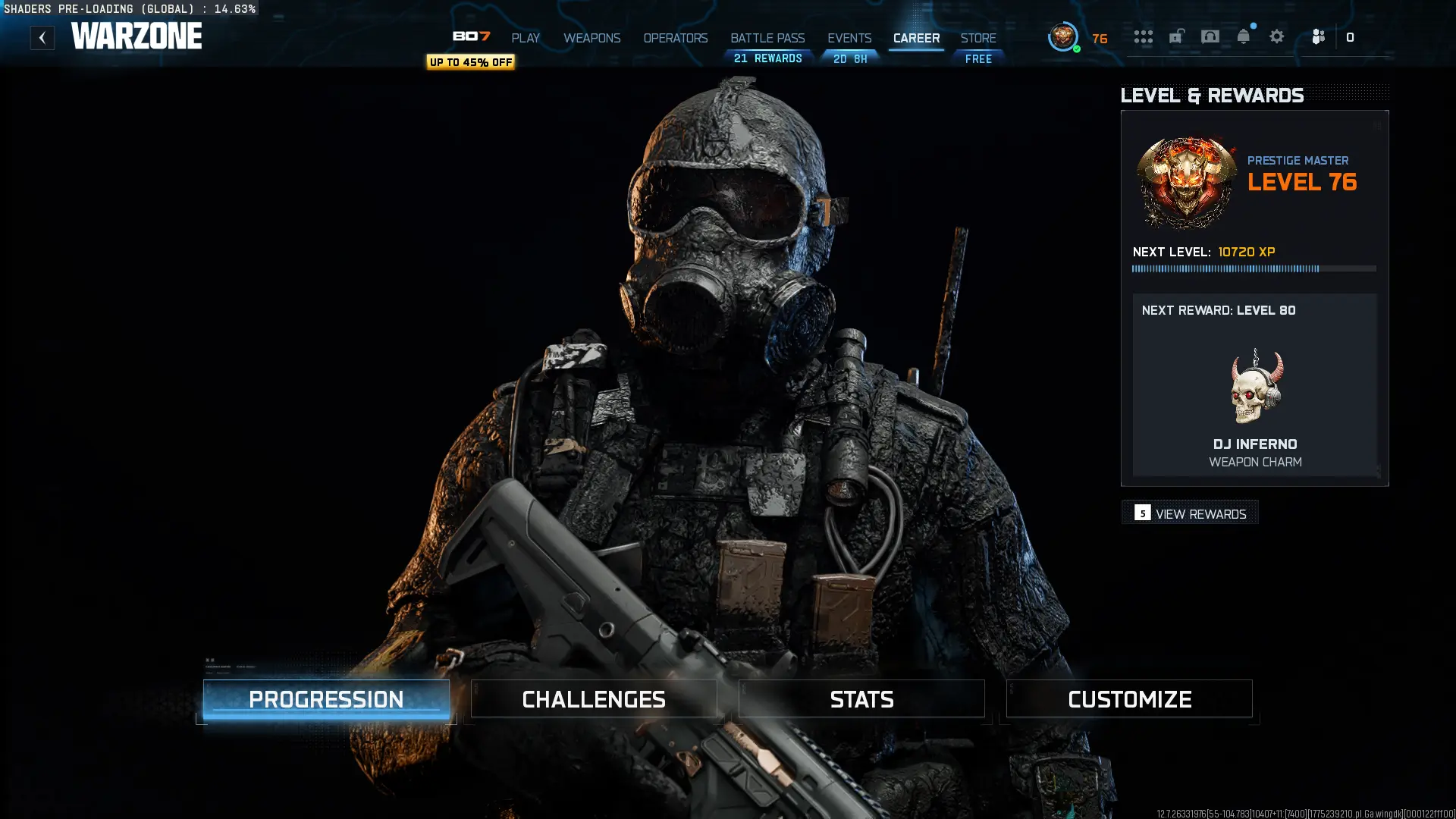Open the Weapons tab

tap(591, 38)
